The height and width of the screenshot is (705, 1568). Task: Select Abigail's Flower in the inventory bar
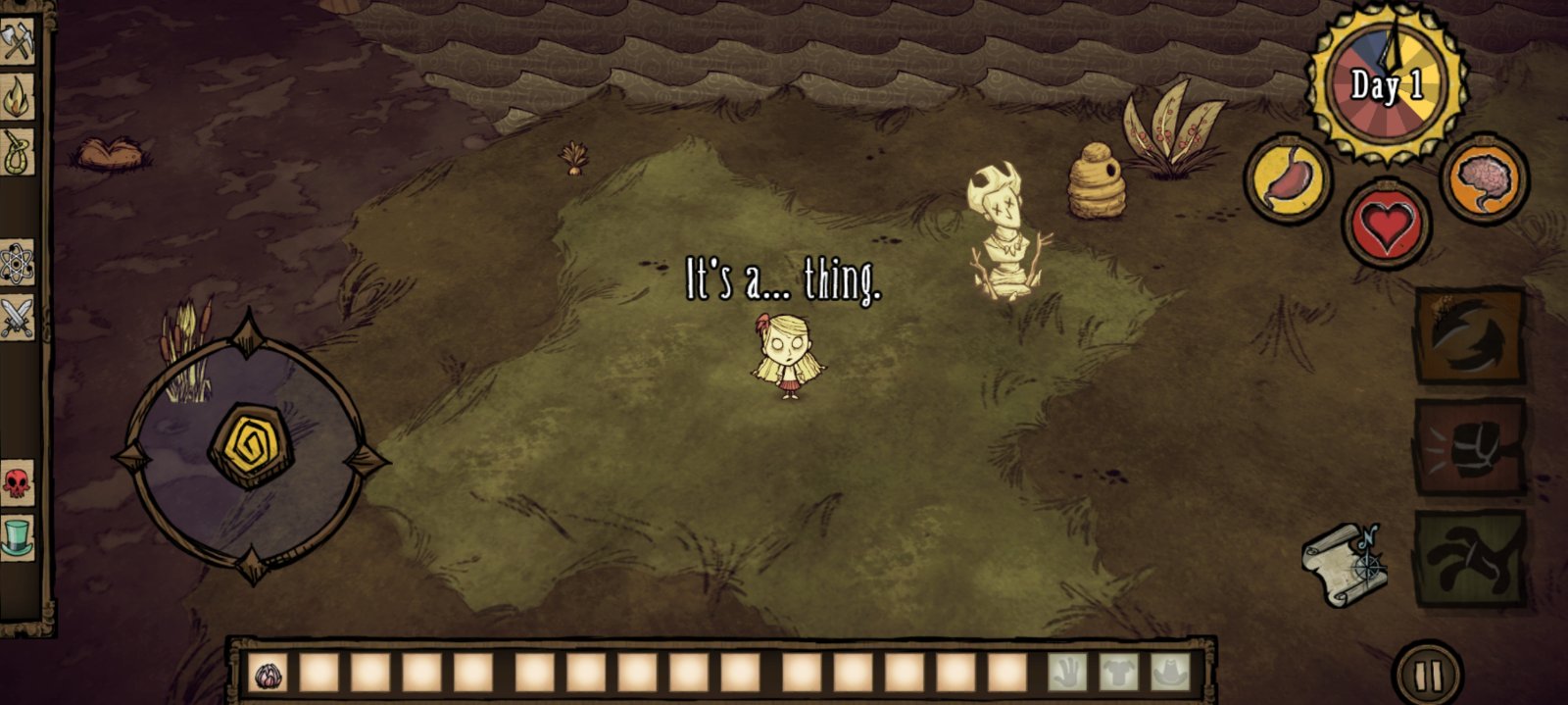[x=267, y=674]
